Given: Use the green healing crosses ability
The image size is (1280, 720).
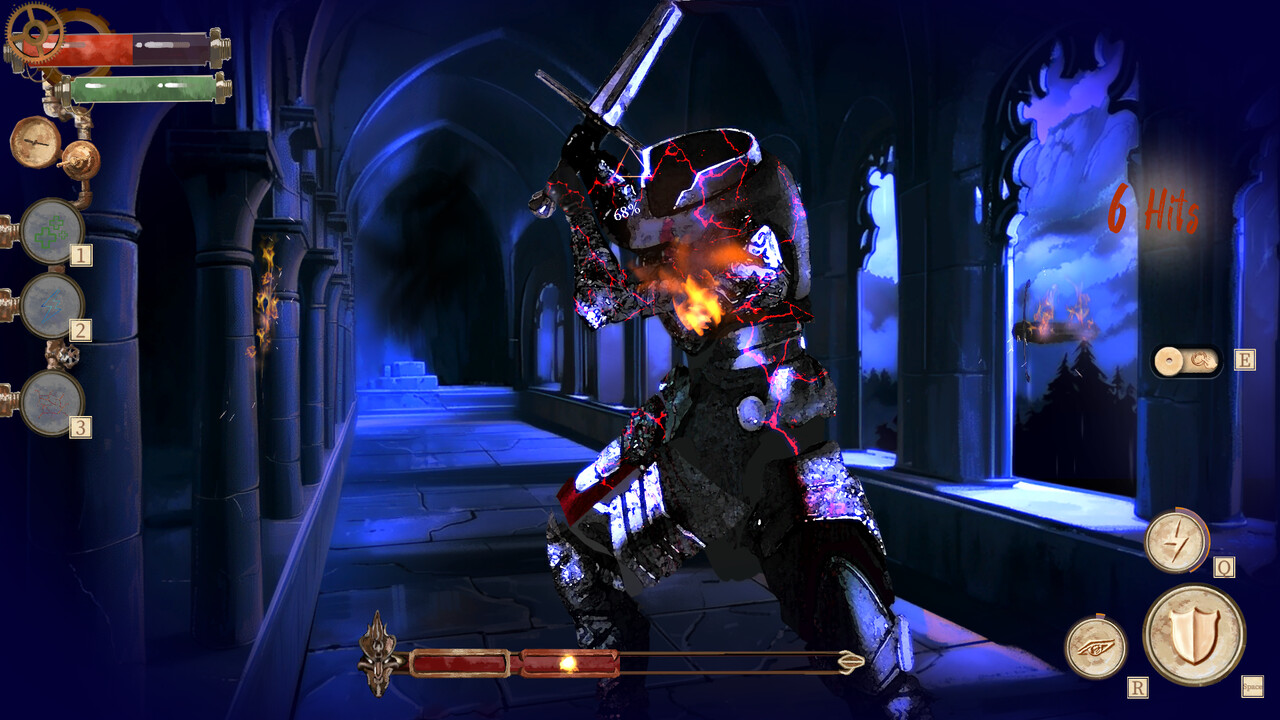Looking at the screenshot, I should pyautogui.click(x=51, y=232).
